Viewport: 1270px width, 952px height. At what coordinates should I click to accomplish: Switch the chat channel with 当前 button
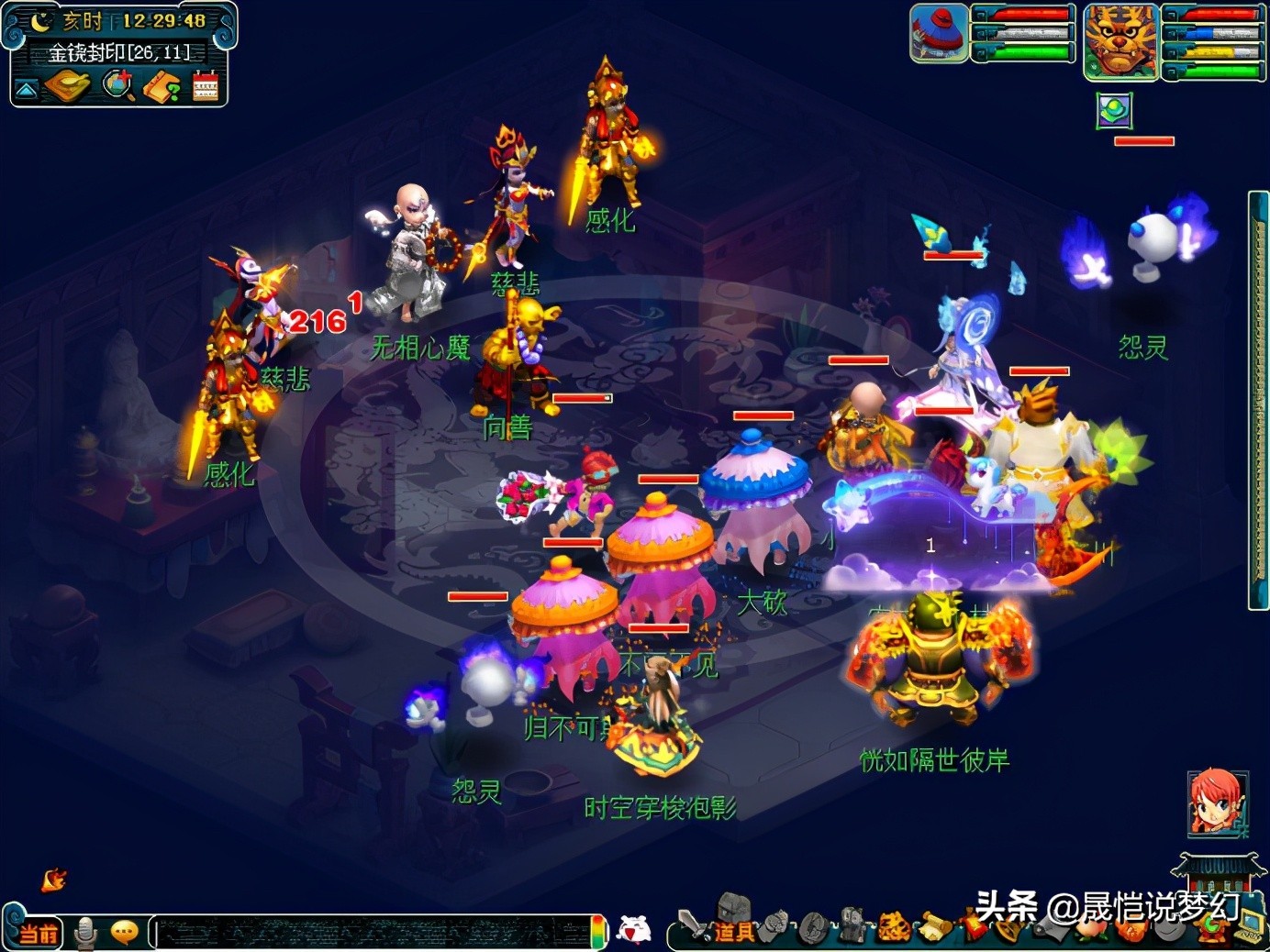37,933
